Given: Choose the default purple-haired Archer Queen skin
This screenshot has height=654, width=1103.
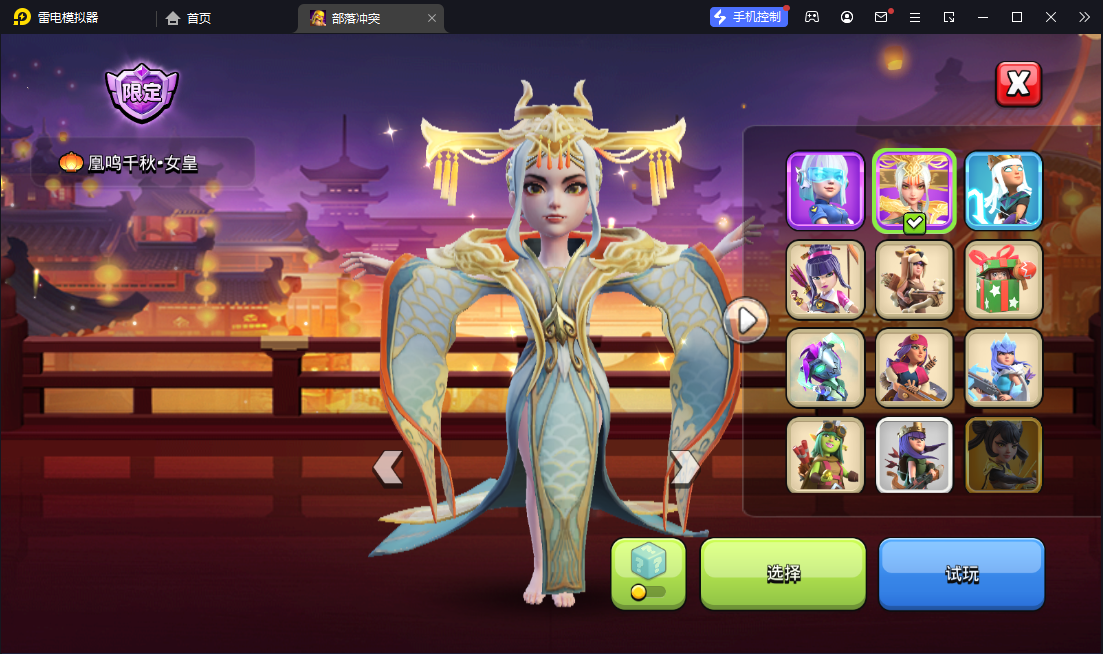Looking at the screenshot, I should pos(914,455).
